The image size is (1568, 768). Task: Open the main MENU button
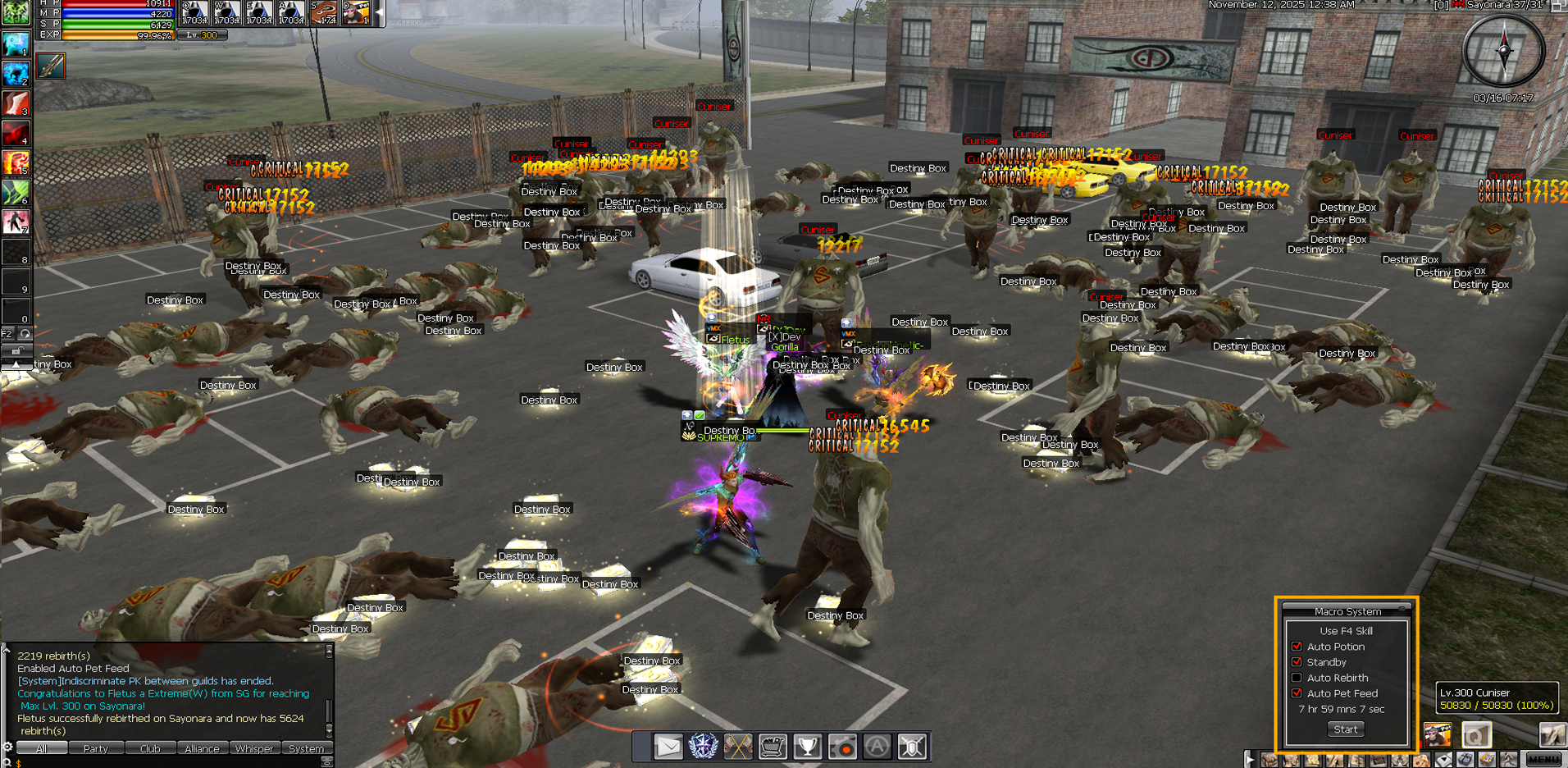coord(1543,760)
